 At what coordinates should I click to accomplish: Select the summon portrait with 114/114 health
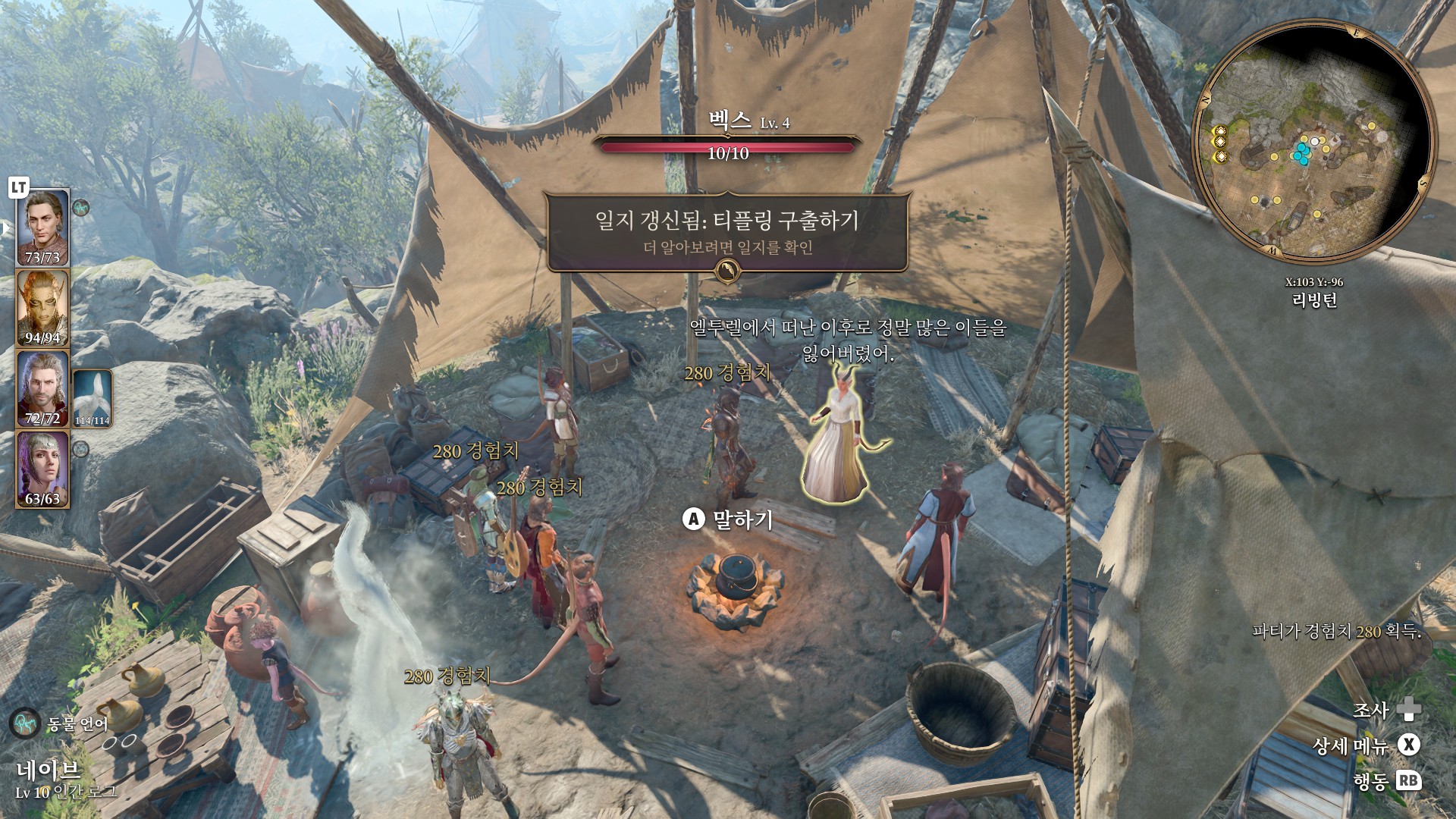tap(93, 397)
